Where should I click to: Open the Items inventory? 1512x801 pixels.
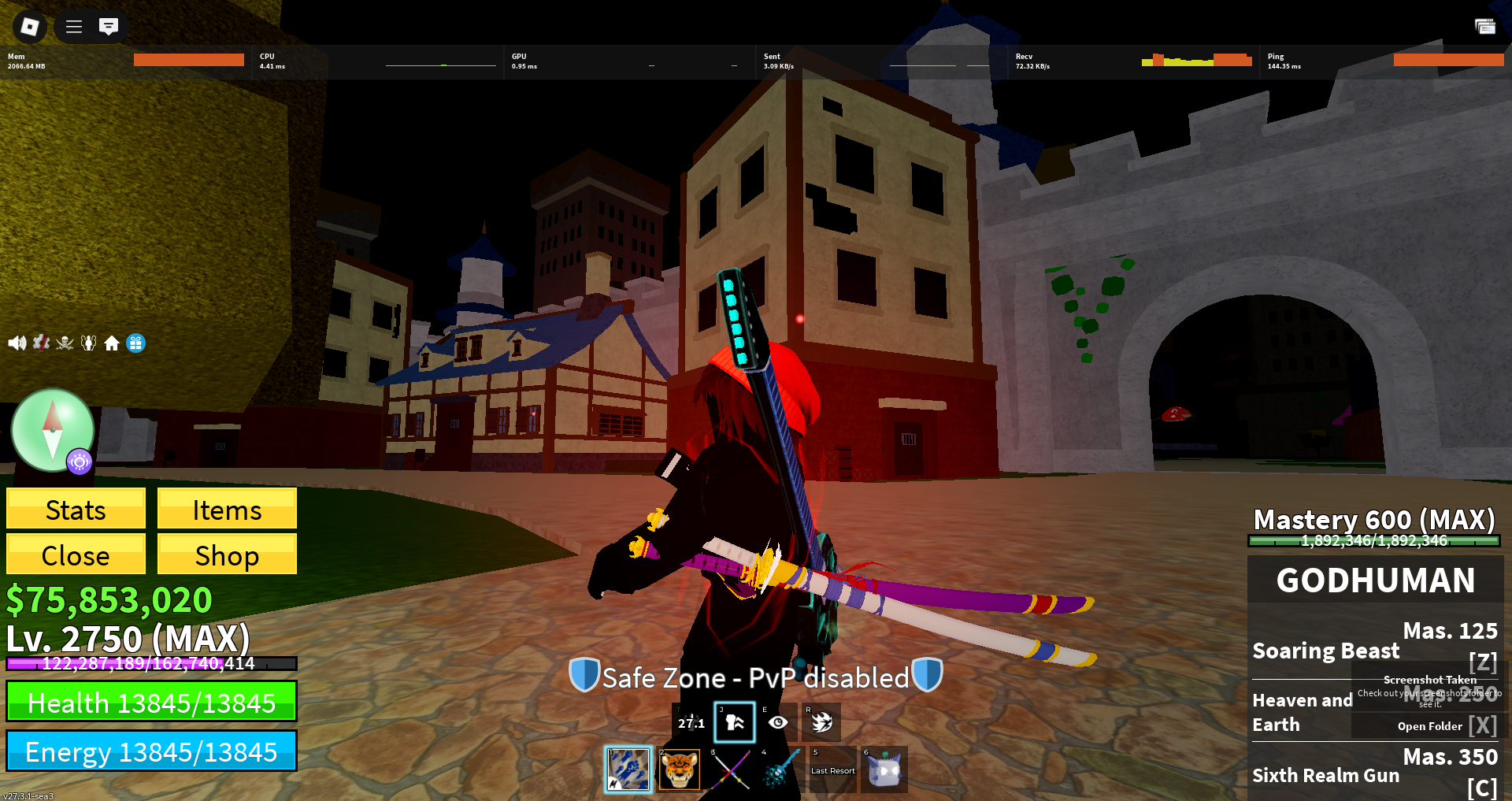[227, 510]
